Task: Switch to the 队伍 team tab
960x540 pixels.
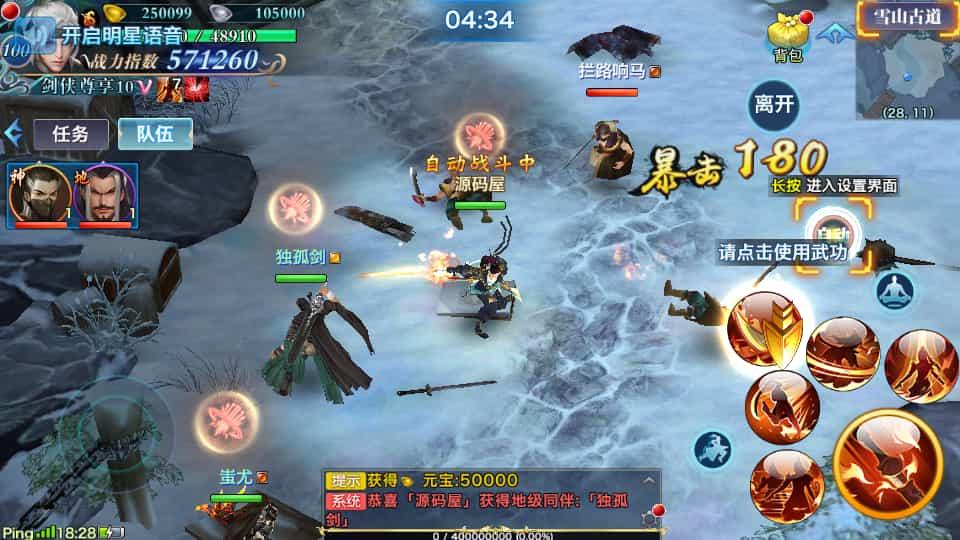Action: click(155, 133)
